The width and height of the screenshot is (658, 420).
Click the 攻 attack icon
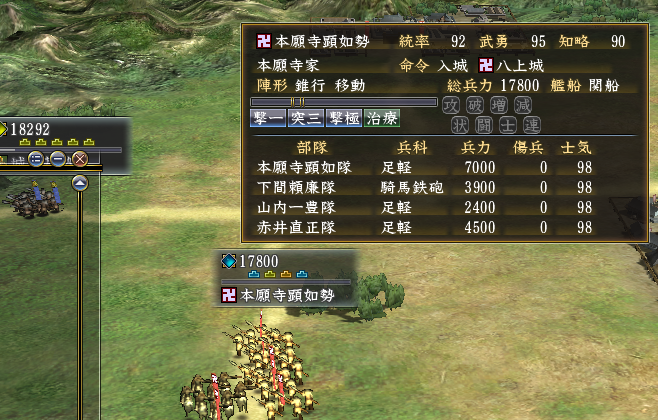450,104
